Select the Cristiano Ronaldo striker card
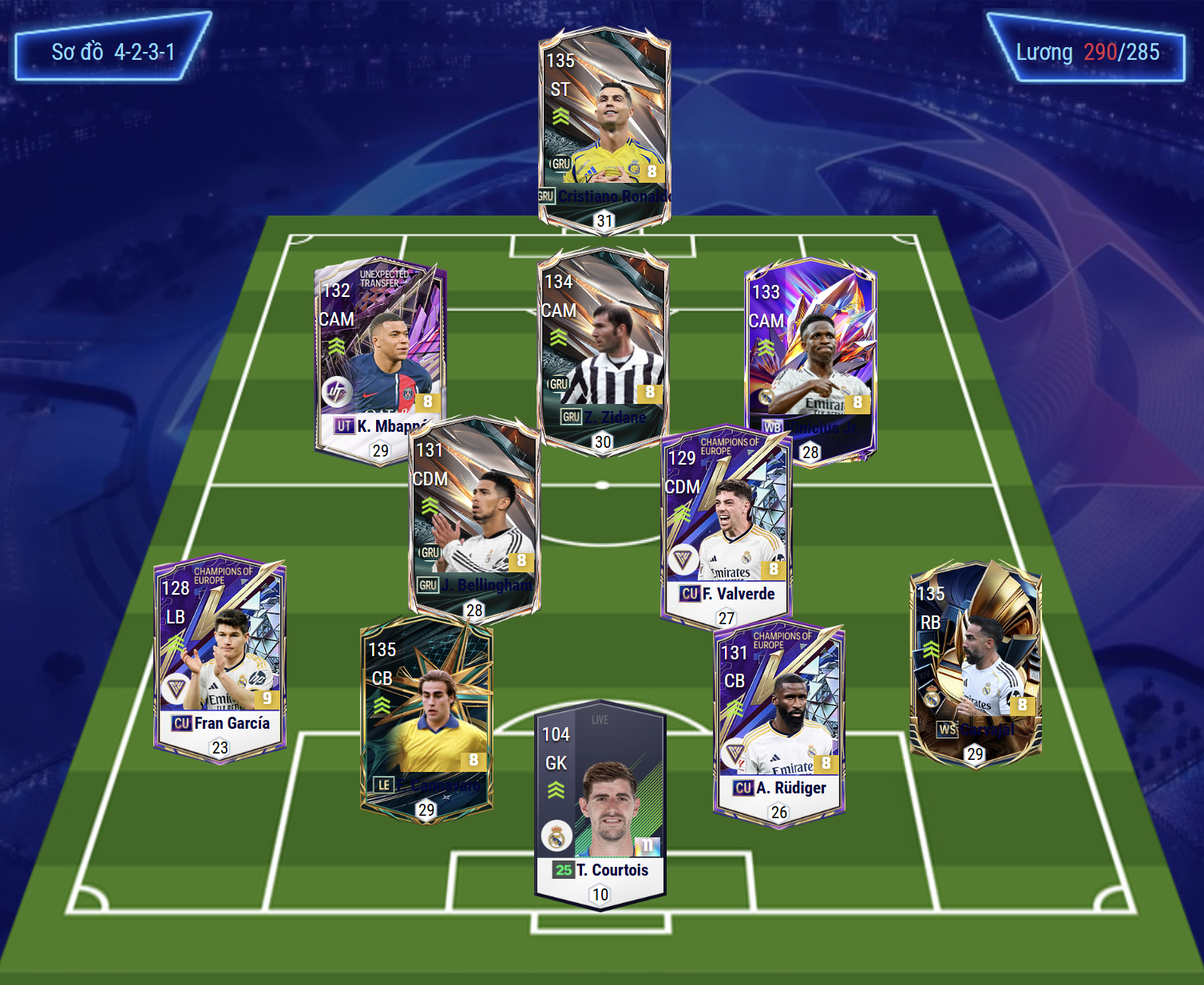The image size is (1204, 985). pyautogui.click(x=604, y=120)
